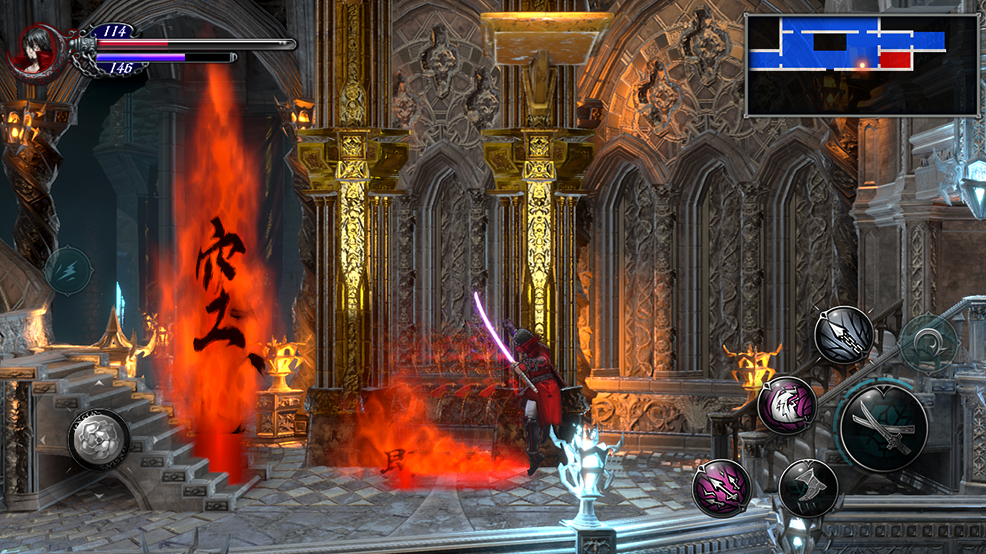This screenshot has height=554, width=986.
Task: Tap the crossed katana attack button
Action: [882, 428]
